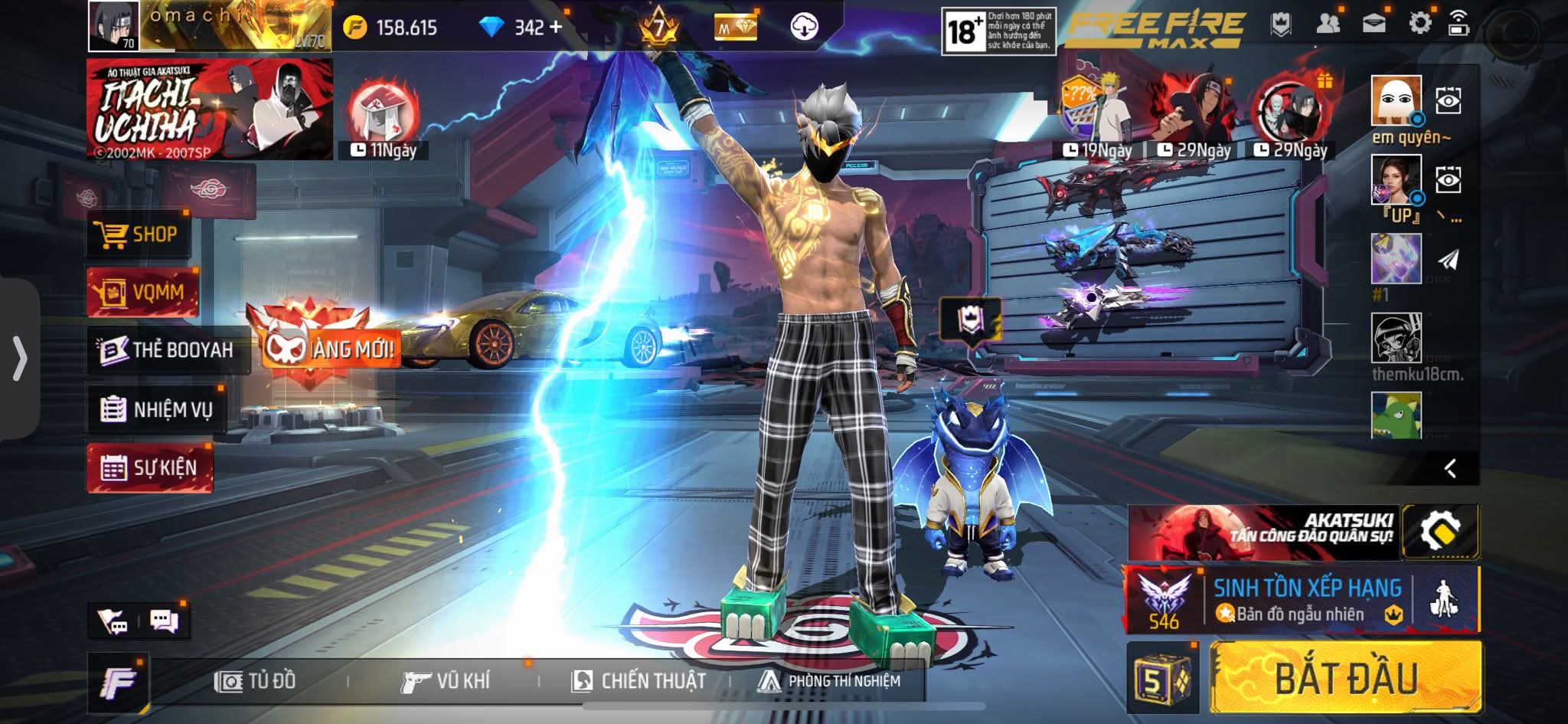Open the settings gear icon
Screen dimensions: 1568x724
[x=1419, y=24]
